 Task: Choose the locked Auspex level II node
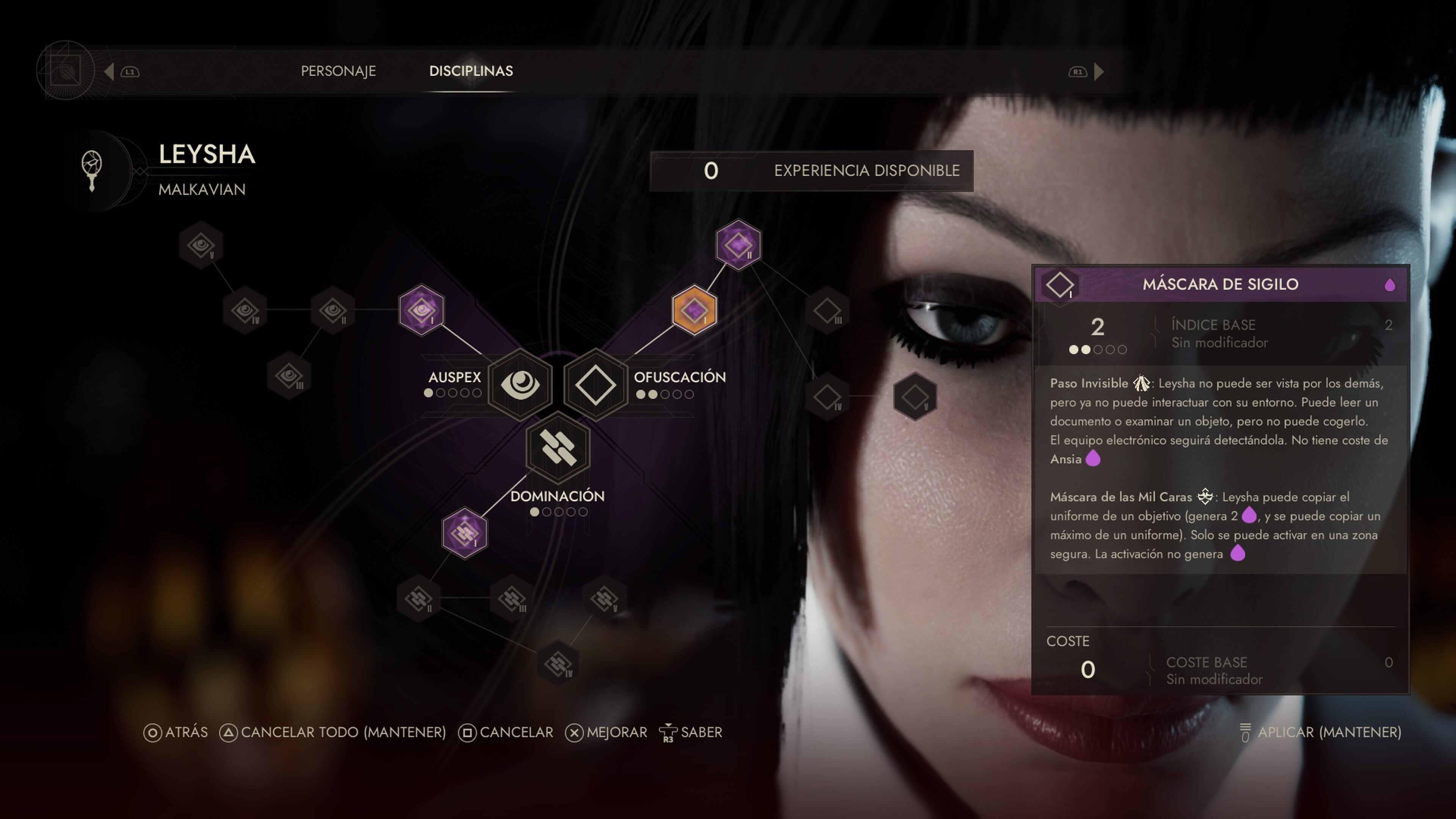tap(333, 310)
